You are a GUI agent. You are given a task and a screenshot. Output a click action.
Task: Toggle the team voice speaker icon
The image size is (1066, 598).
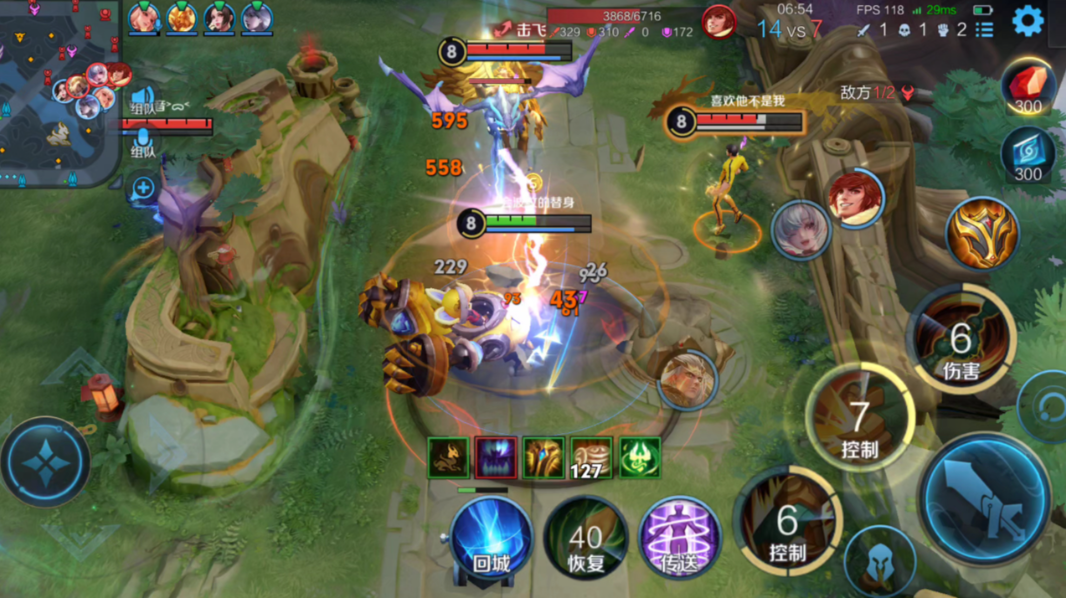pyautogui.click(x=142, y=100)
